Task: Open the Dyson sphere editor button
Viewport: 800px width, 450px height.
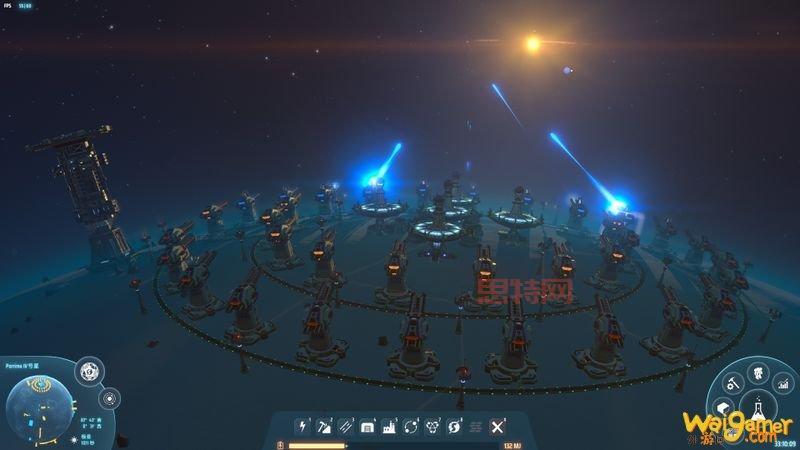Action: click(87, 370)
